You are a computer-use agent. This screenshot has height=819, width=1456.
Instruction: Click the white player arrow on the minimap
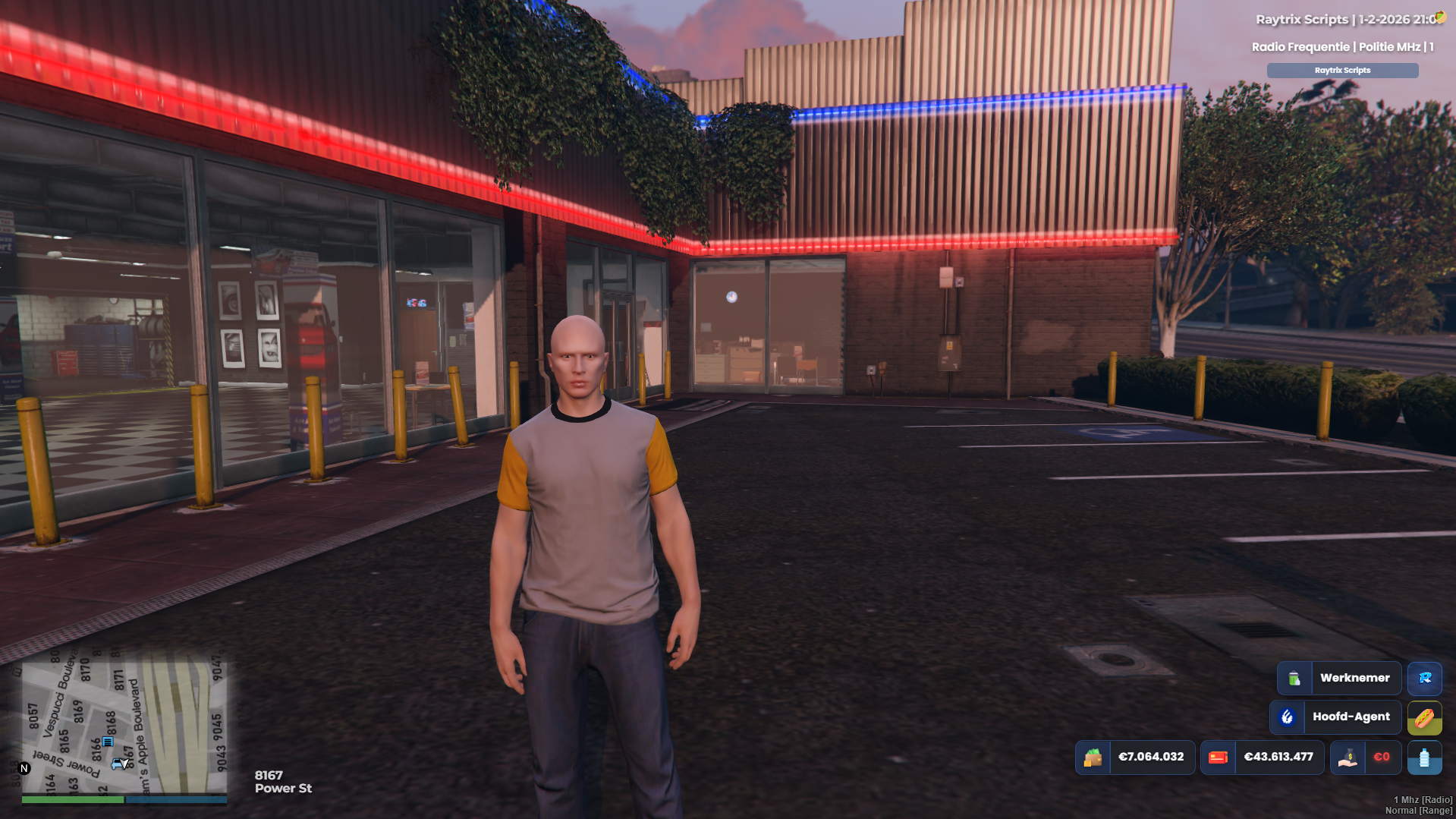point(123,763)
